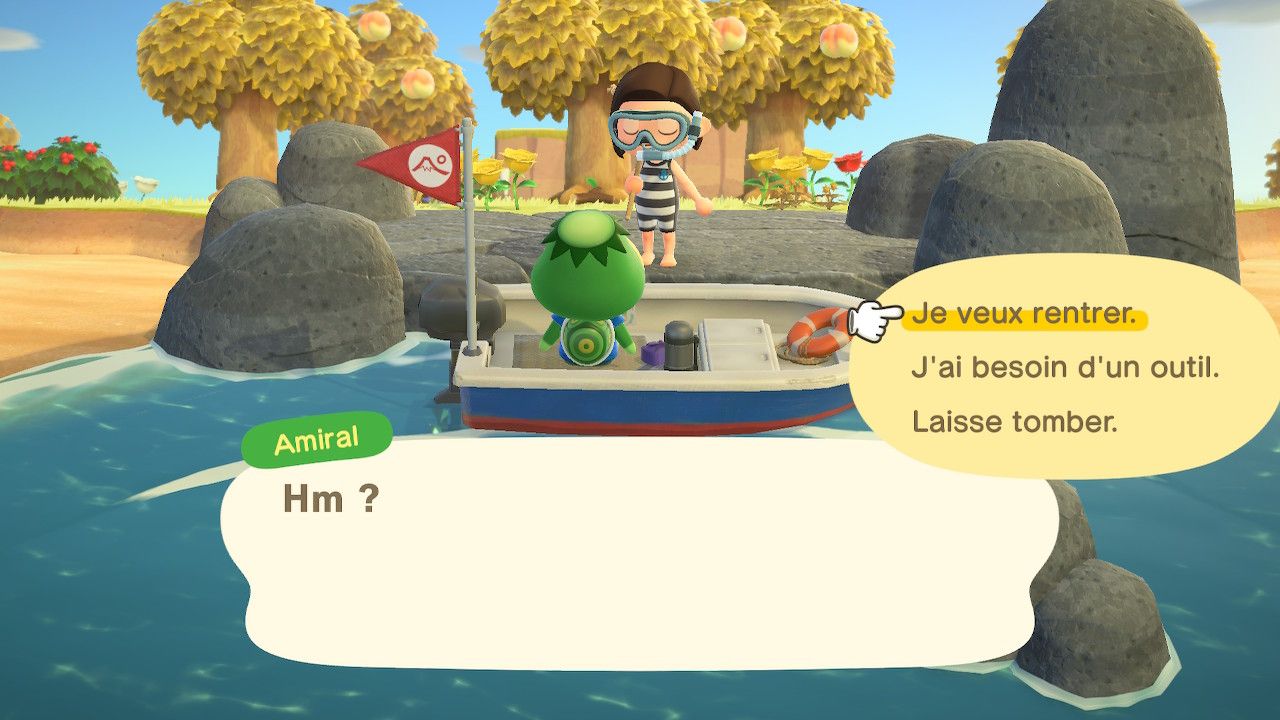This screenshot has width=1280, height=720.
Task: Pick the "Laisse tomber." dialogue choice
Action: [1014, 421]
